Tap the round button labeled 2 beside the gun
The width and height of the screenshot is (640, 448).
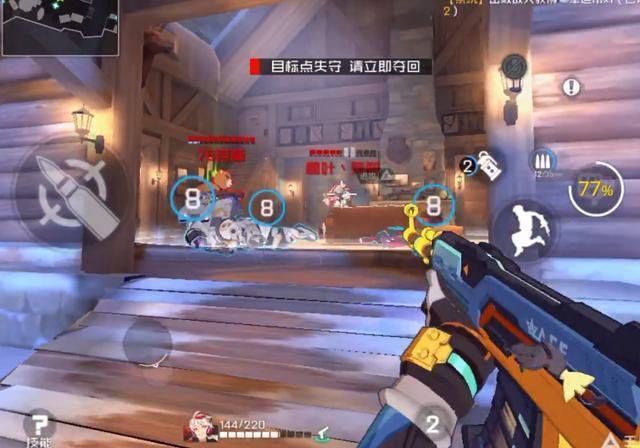(x=432, y=423)
